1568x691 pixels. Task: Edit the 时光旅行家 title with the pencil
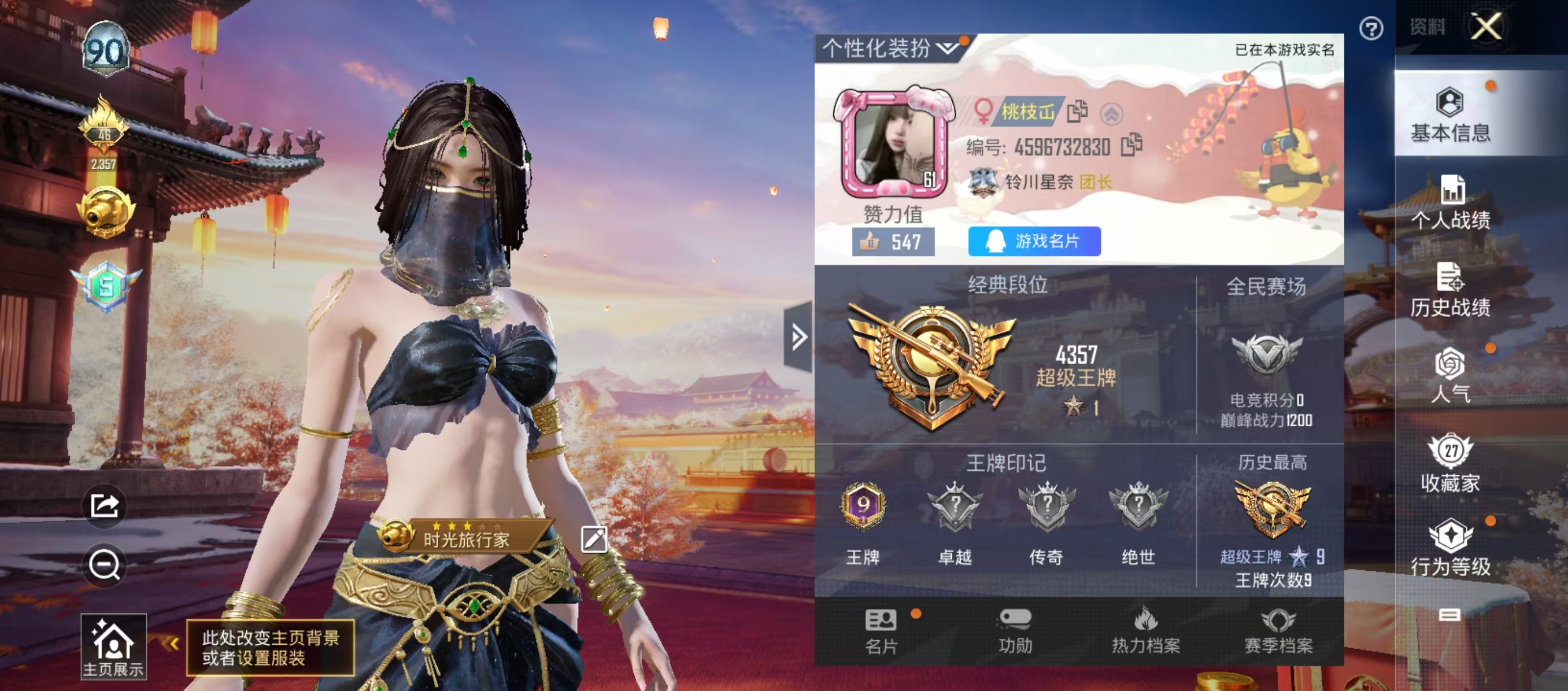click(594, 539)
